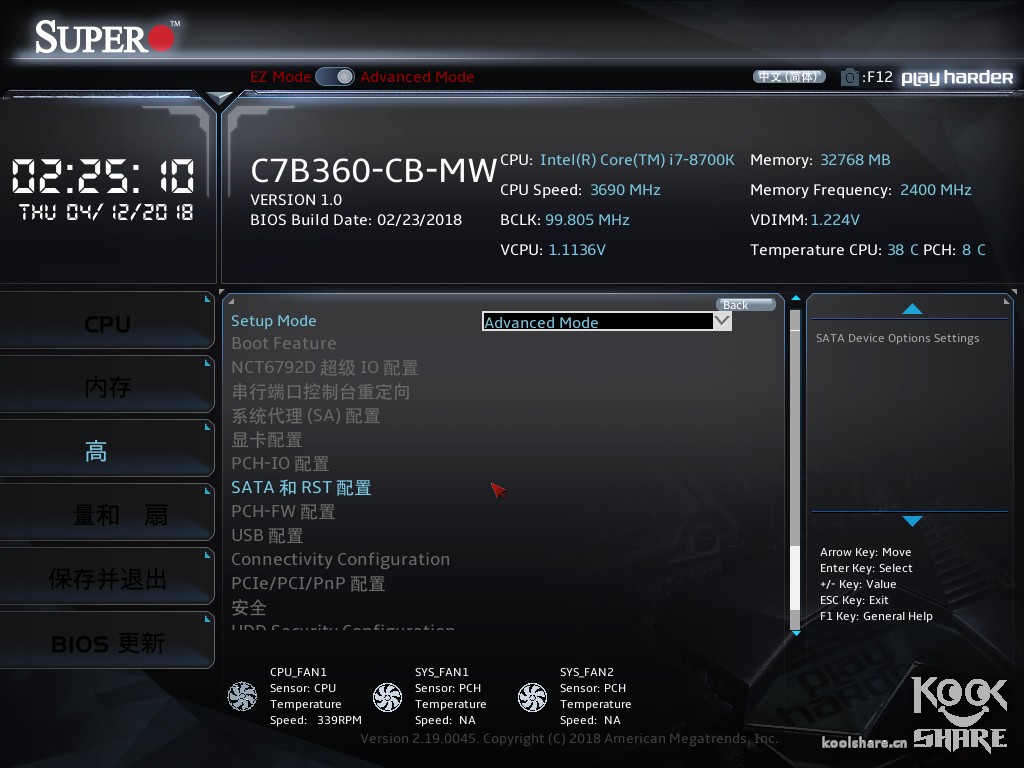Select Connectivity Configuration
Image resolution: width=1024 pixels, height=768 pixels.
pos(341,559)
